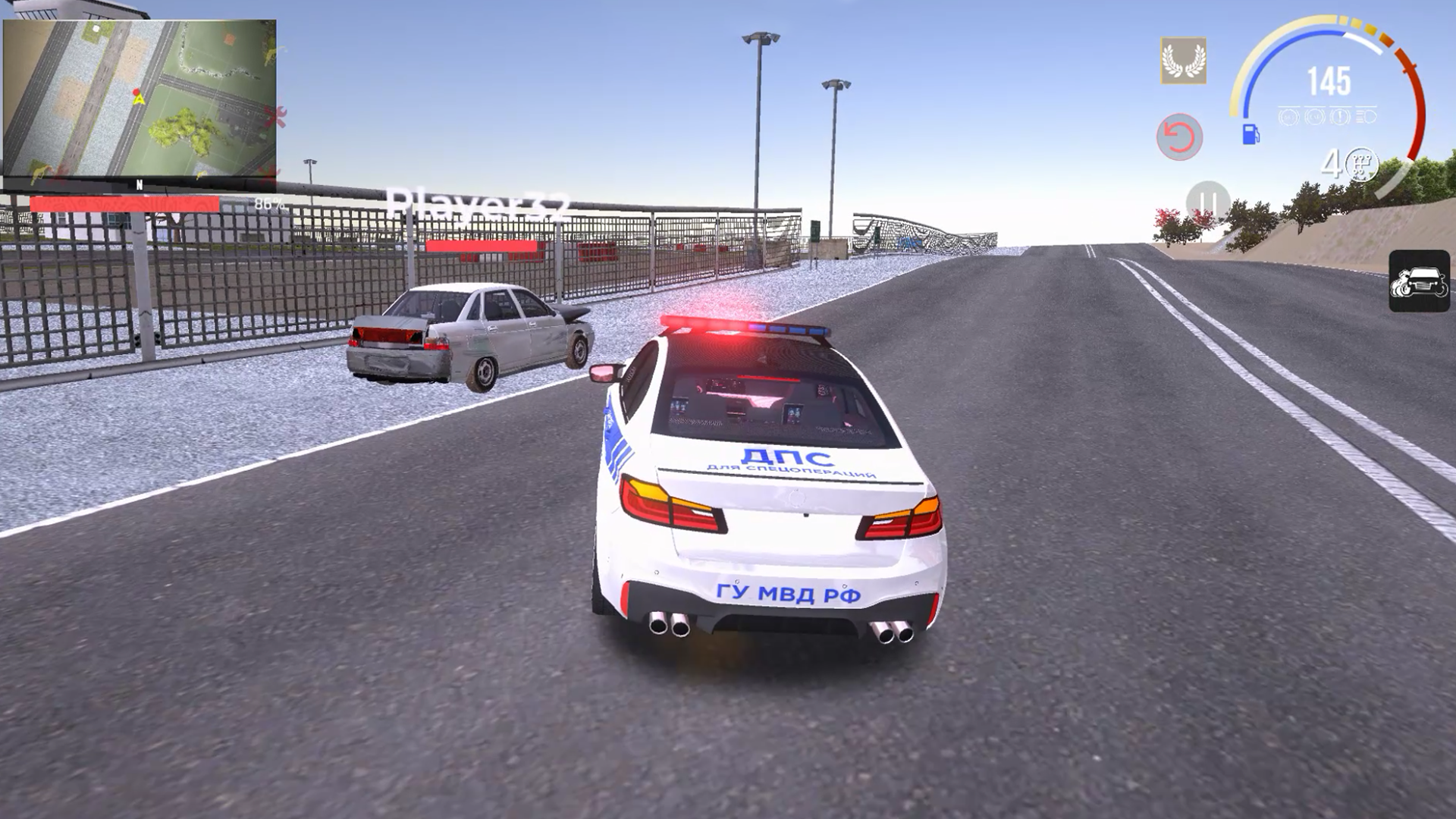Image resolution: width=1456 pixels, height=819 pixels.
Task: Open the gear shifter pattern icon
Action: coord(1361,165)
